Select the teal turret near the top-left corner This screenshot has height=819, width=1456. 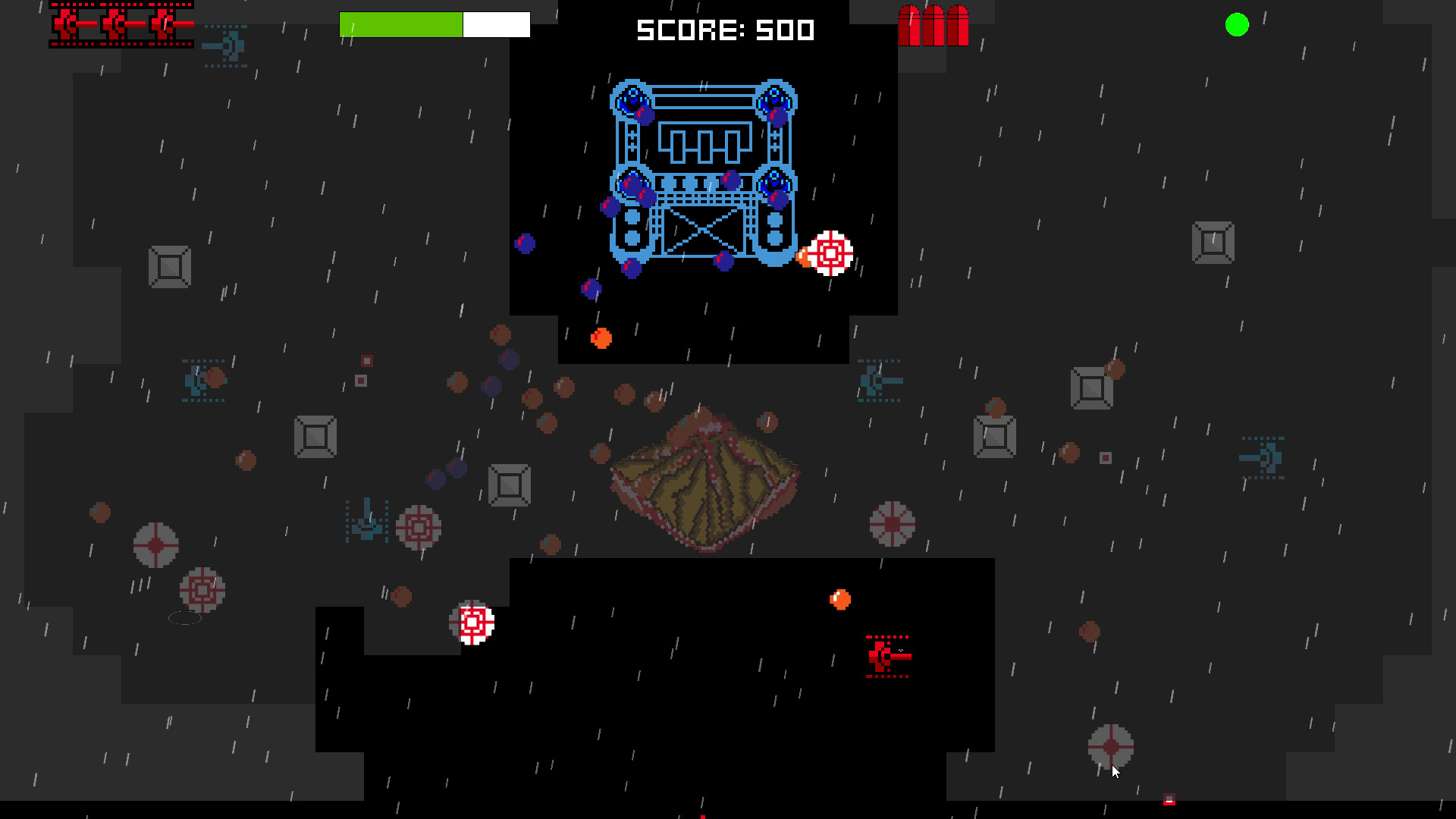point(225,45)
